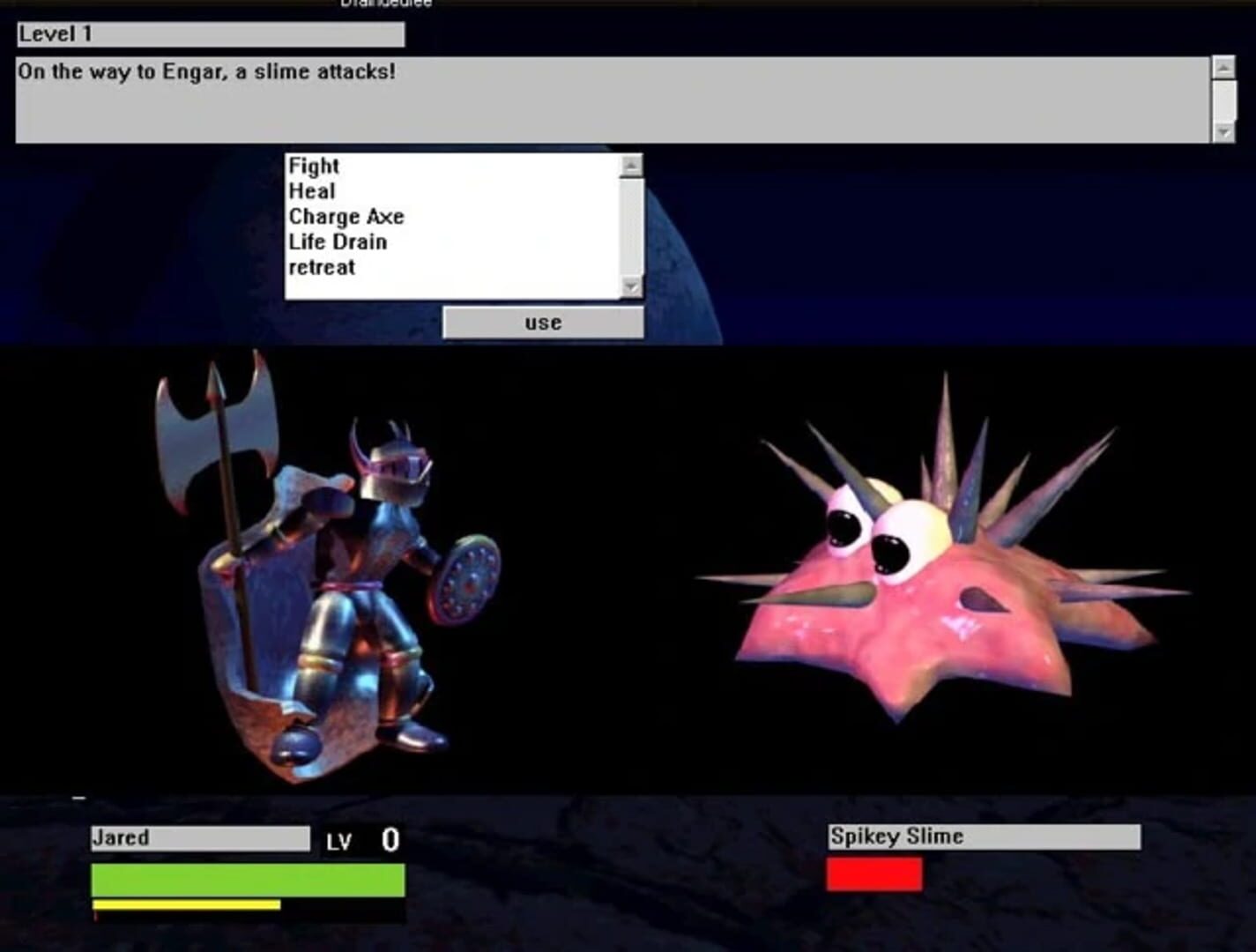Click the battle menu scroll down arrow
Screen dimensions: 1256x952
[629, 287]
